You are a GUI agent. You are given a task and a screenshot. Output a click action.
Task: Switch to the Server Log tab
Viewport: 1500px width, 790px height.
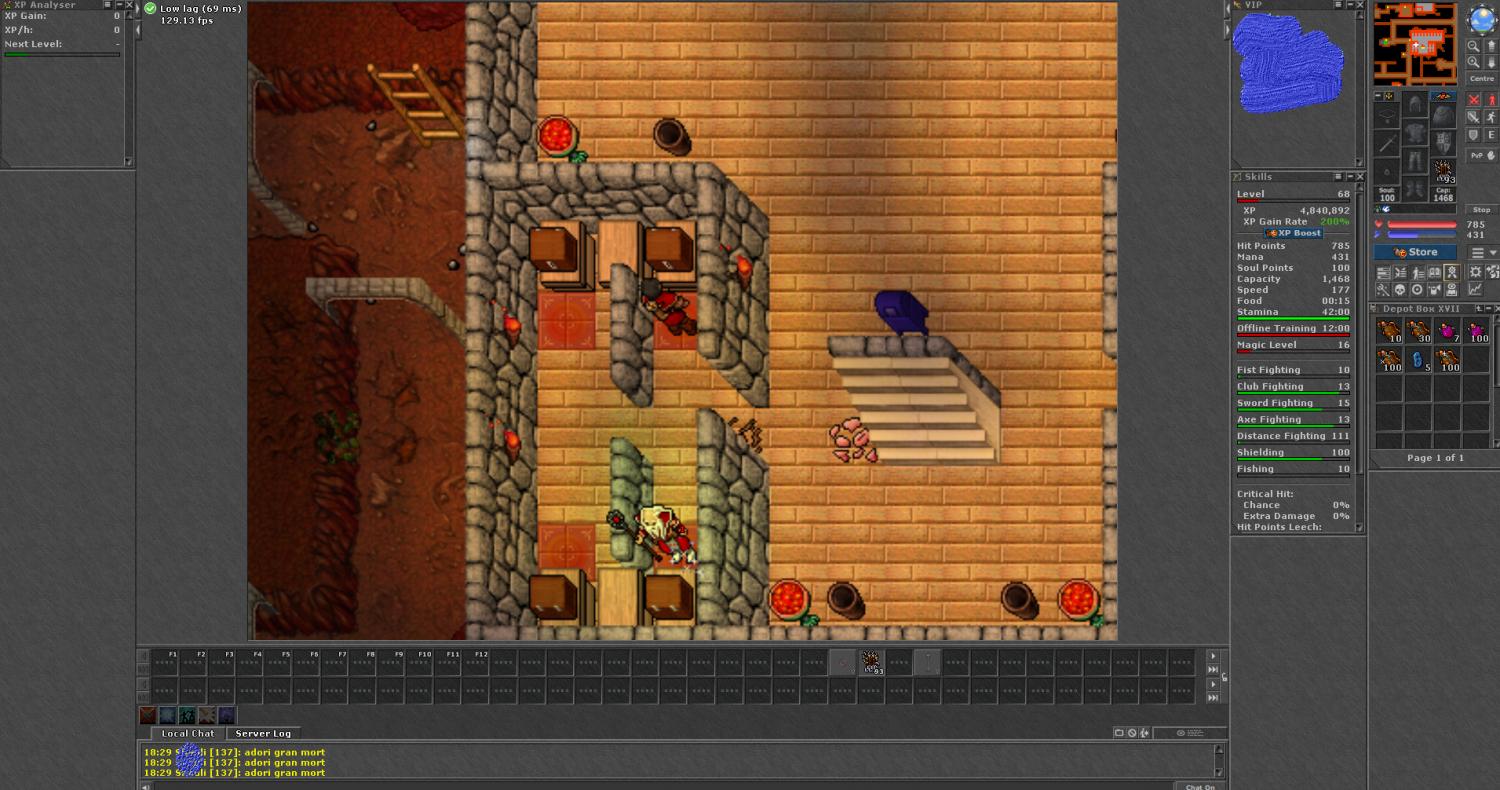click(263, 733)
